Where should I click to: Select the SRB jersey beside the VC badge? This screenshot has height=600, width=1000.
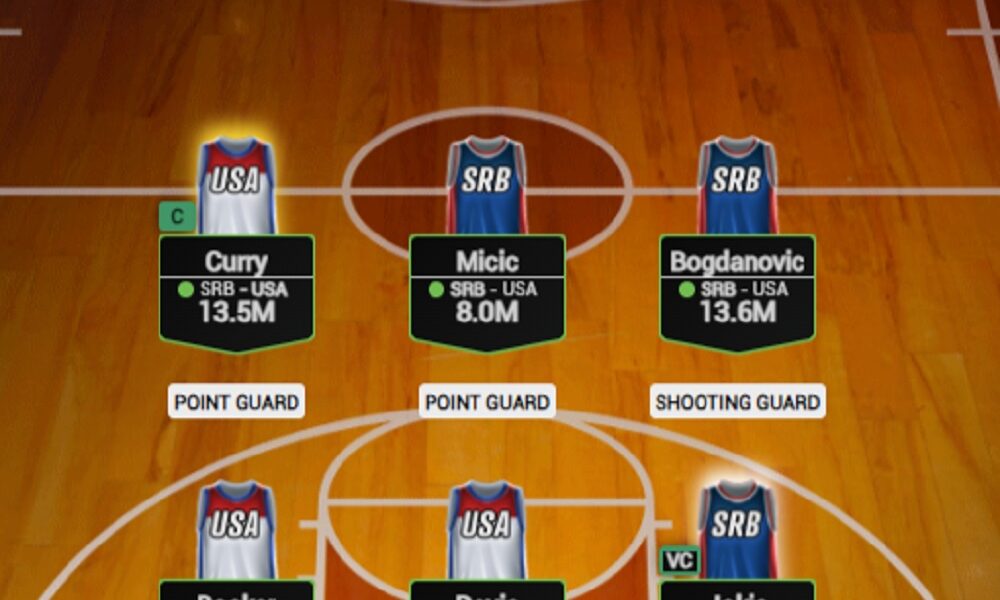(x=737, y=530)
